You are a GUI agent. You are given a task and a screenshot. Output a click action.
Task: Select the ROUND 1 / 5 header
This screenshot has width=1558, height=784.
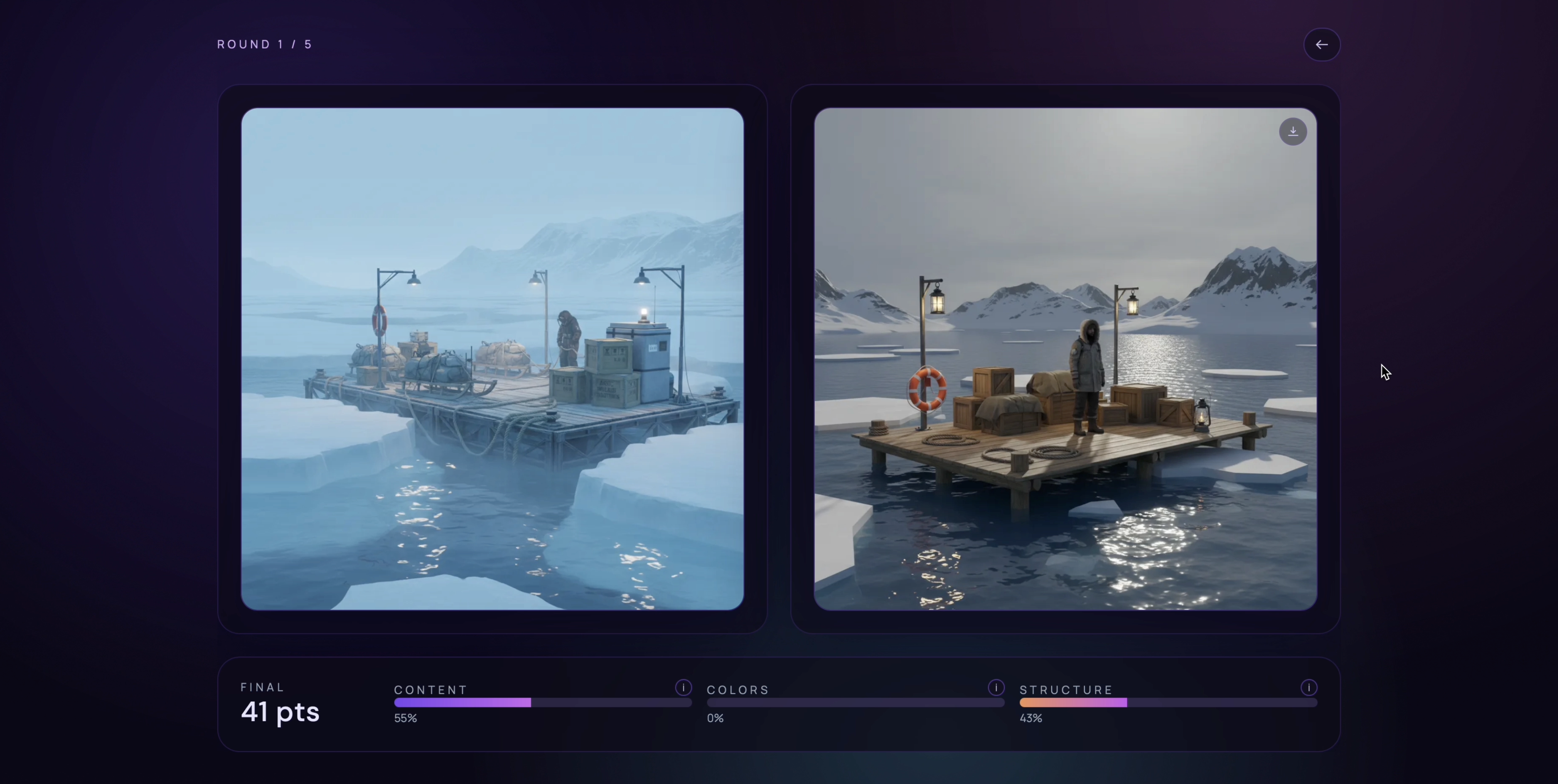click(x=264, y=44)
